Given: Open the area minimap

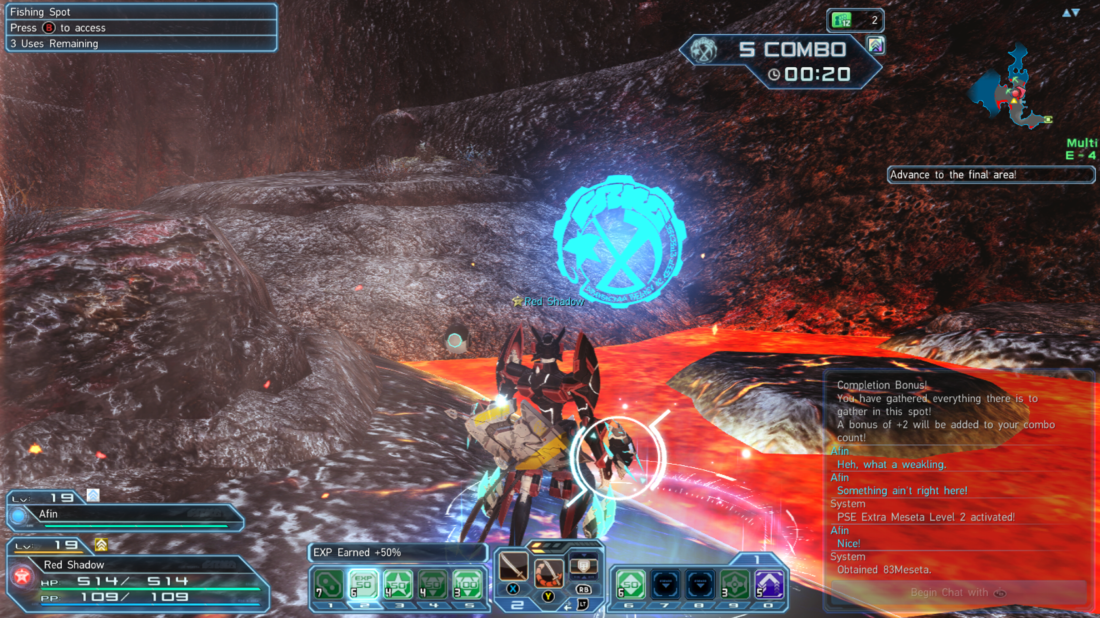Looking at the screenshot, I should pyautogui.click(x=1012, y=87).
